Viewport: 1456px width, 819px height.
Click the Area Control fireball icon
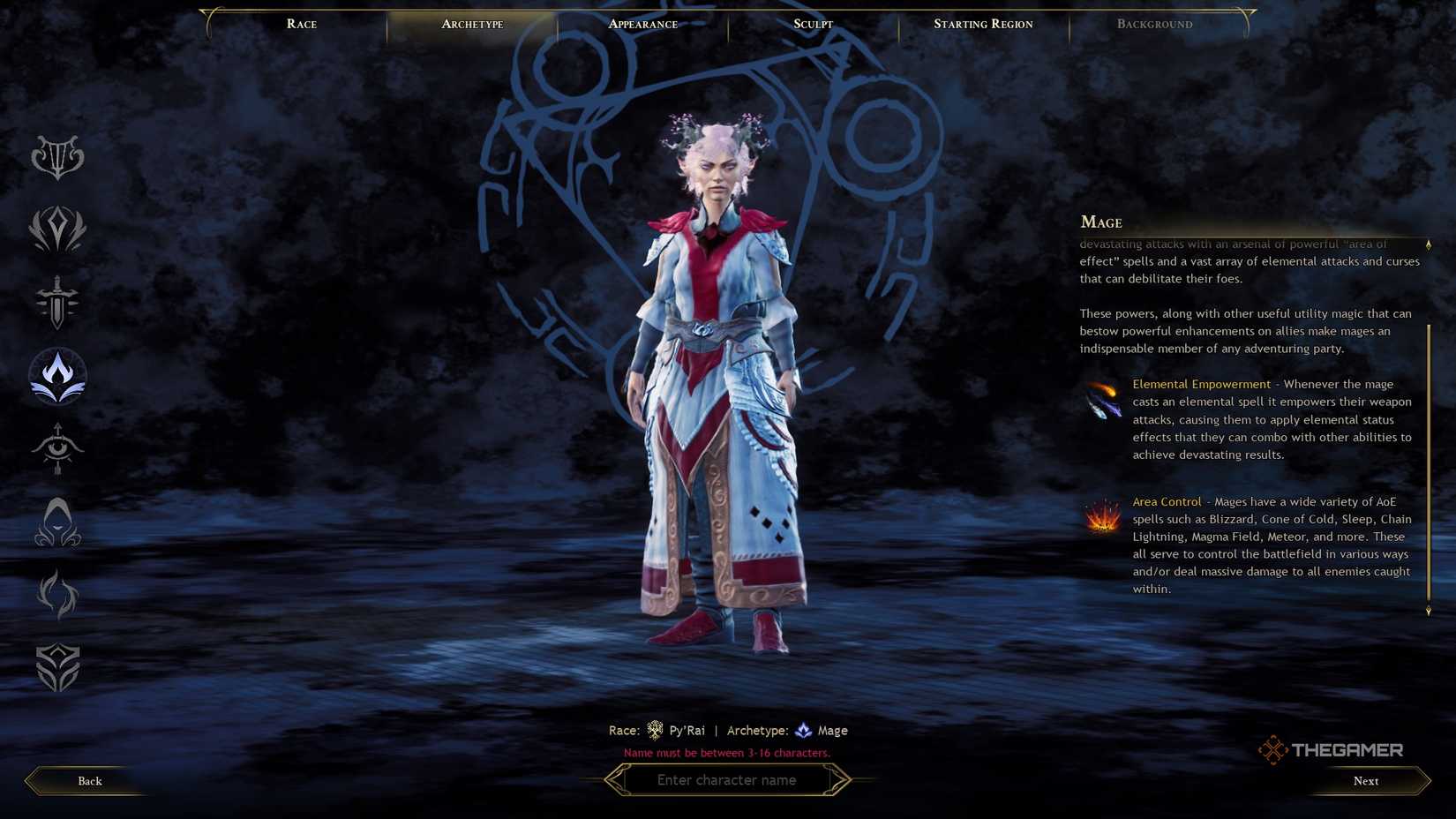coord(1102,516)
